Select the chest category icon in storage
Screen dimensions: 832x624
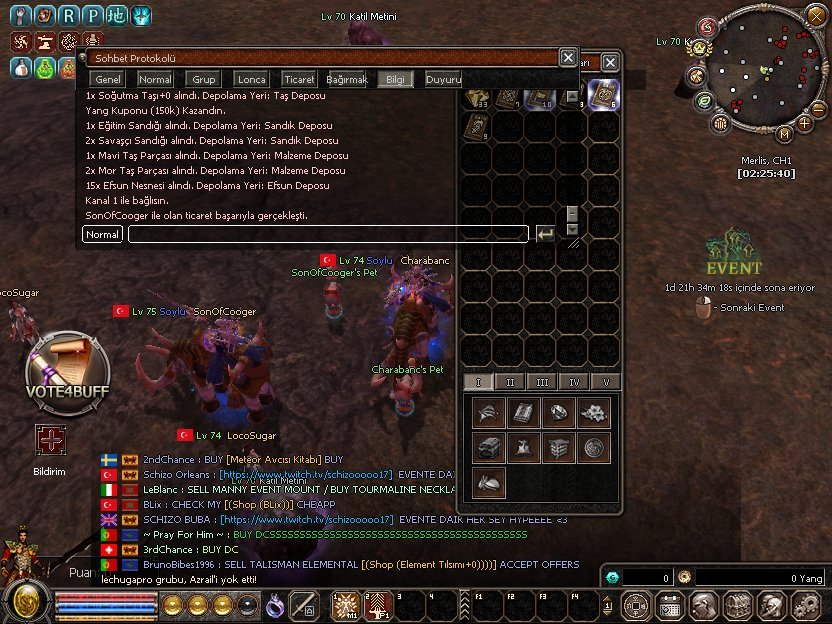point(490,447)
